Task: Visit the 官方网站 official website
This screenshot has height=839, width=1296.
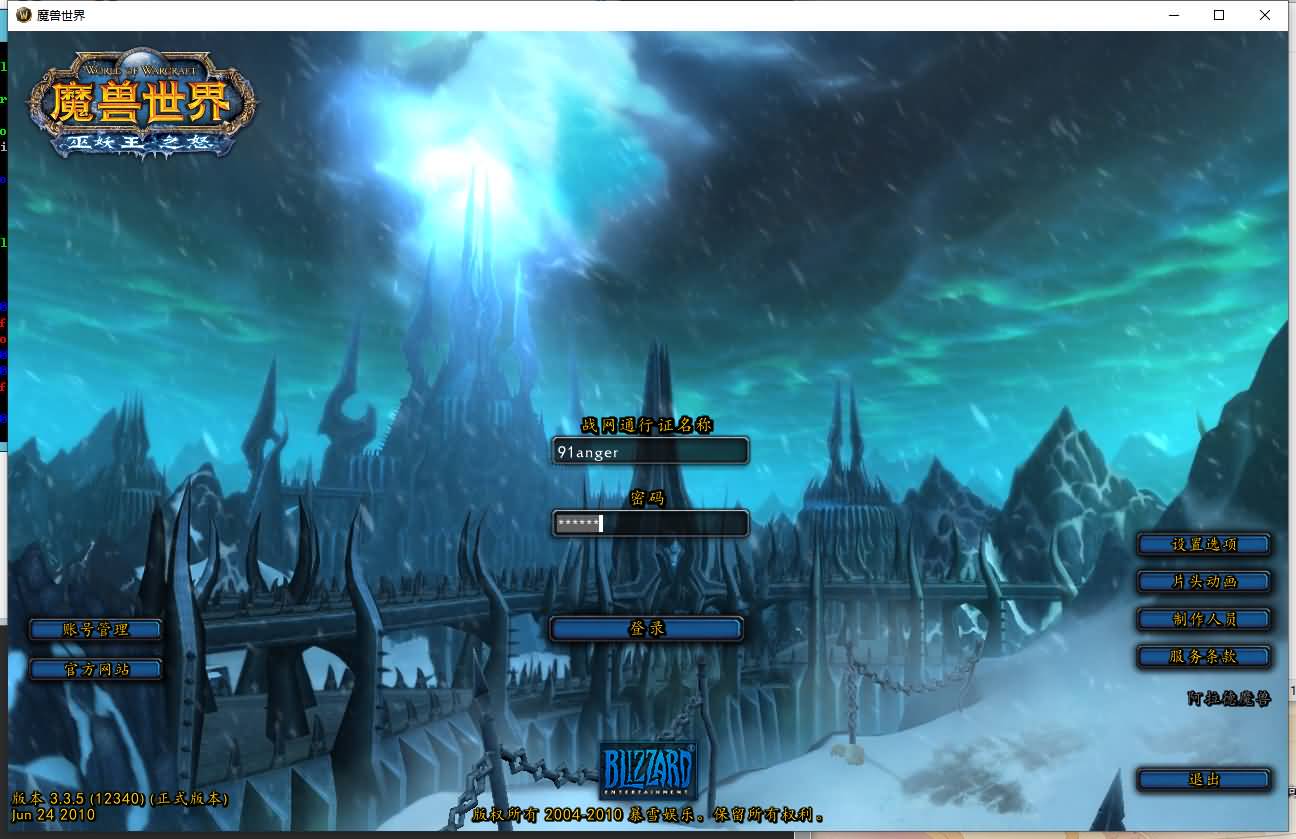Action: coord(96,669)
